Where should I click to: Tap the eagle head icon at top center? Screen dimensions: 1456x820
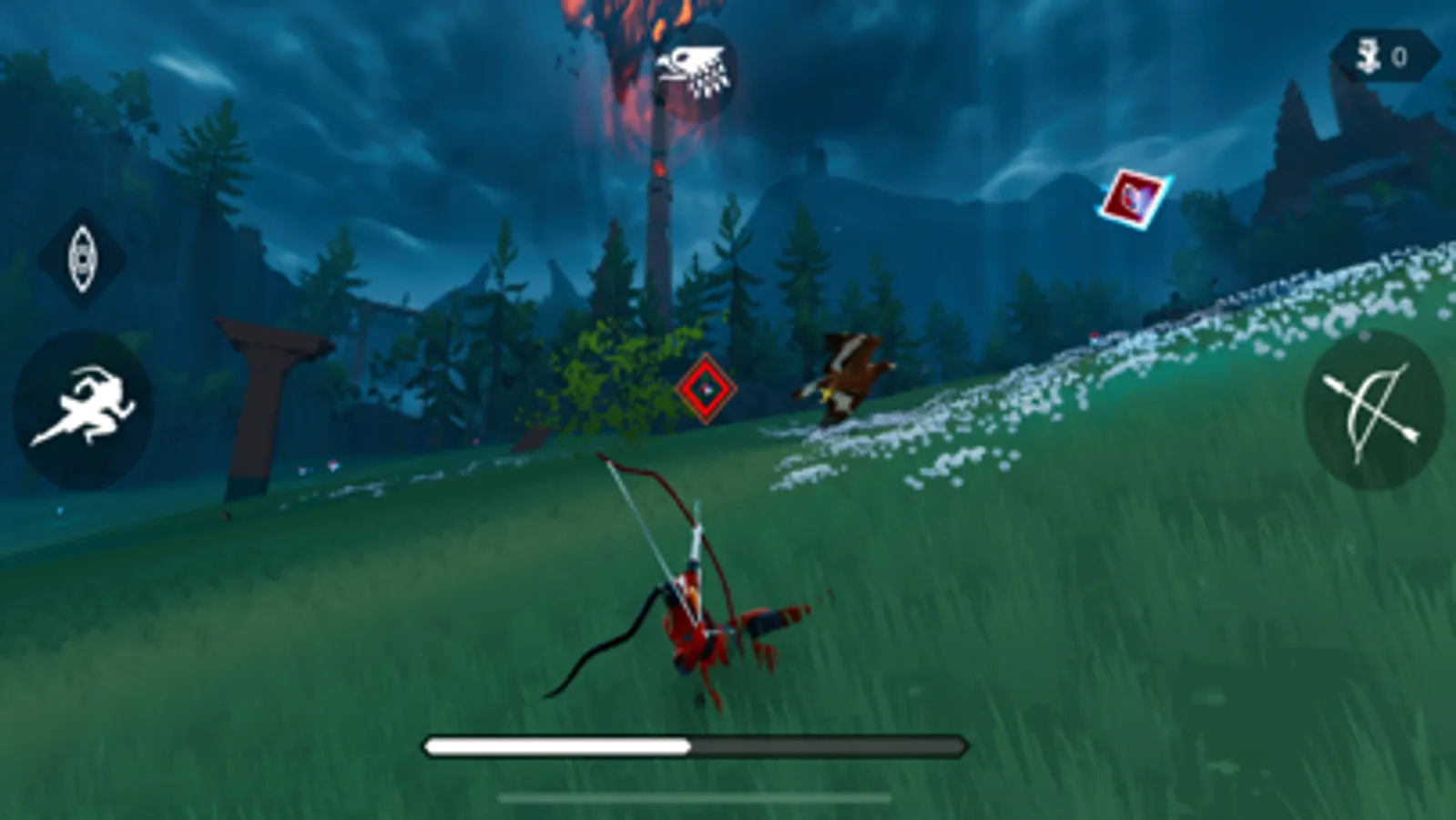click(694, 68)
